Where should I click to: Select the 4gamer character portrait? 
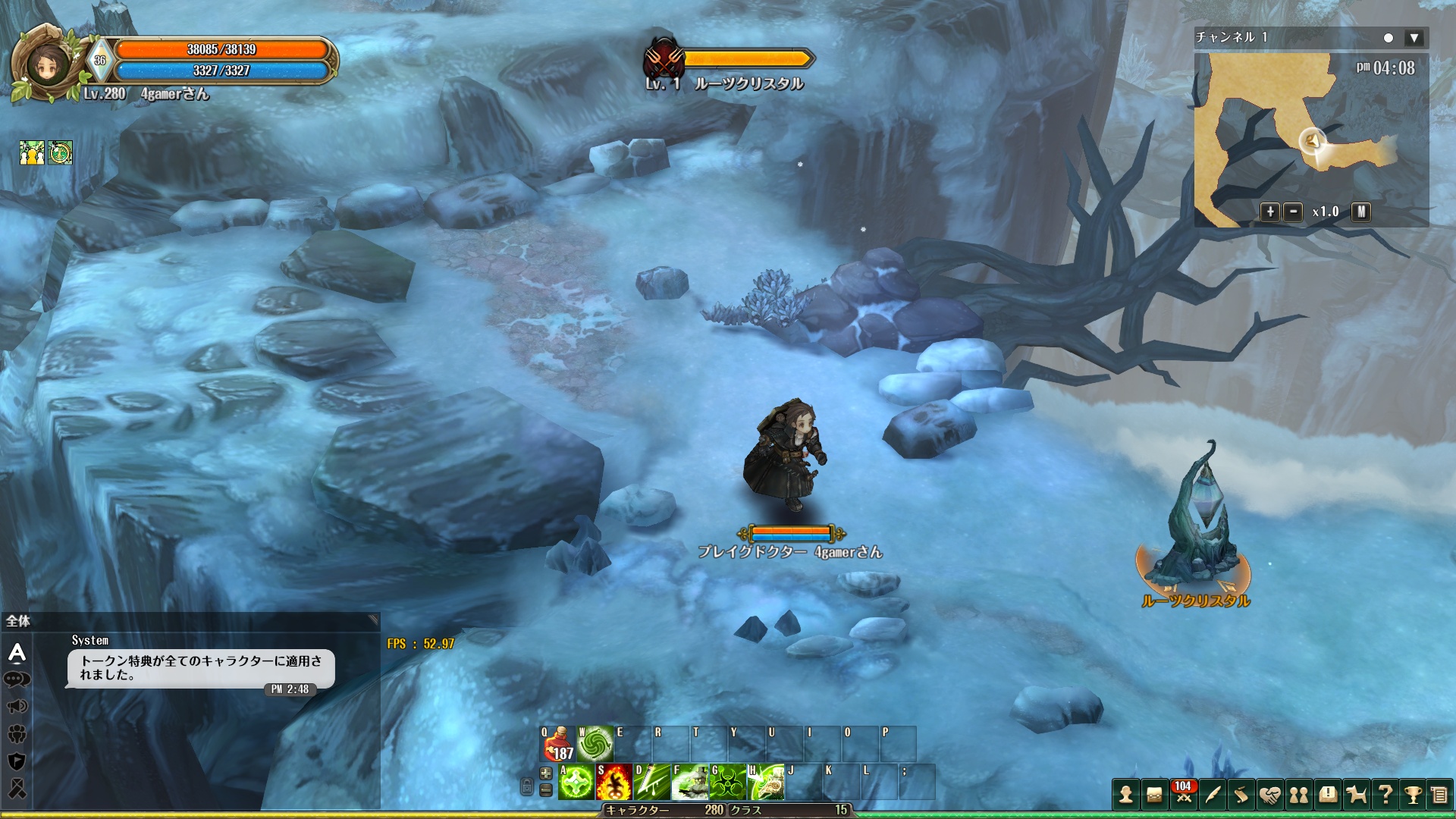click(47, 65)
